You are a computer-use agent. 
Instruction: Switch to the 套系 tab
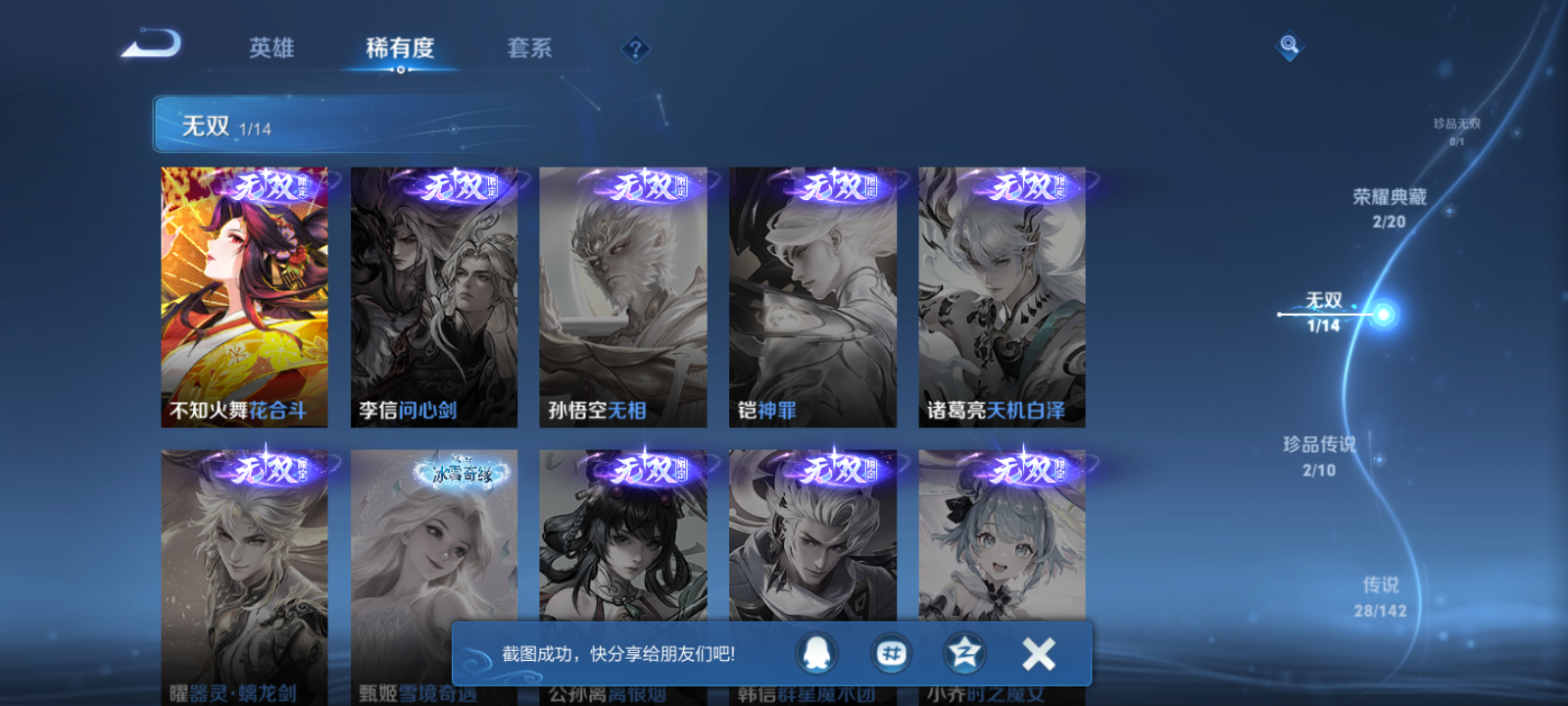point(528,47)
